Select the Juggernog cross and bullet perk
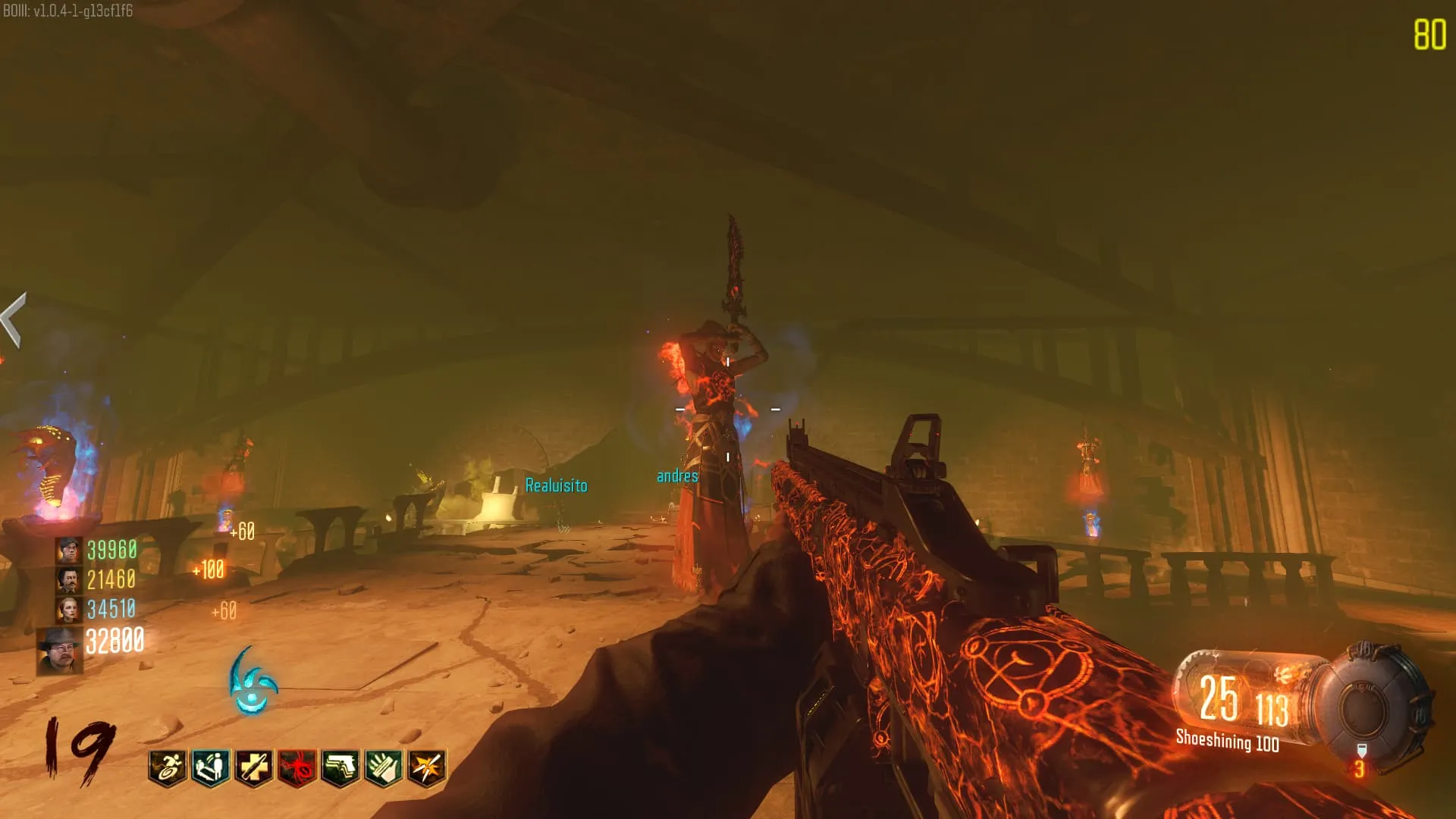This screenshot has width=1456, height=819. tap(254, 767)
